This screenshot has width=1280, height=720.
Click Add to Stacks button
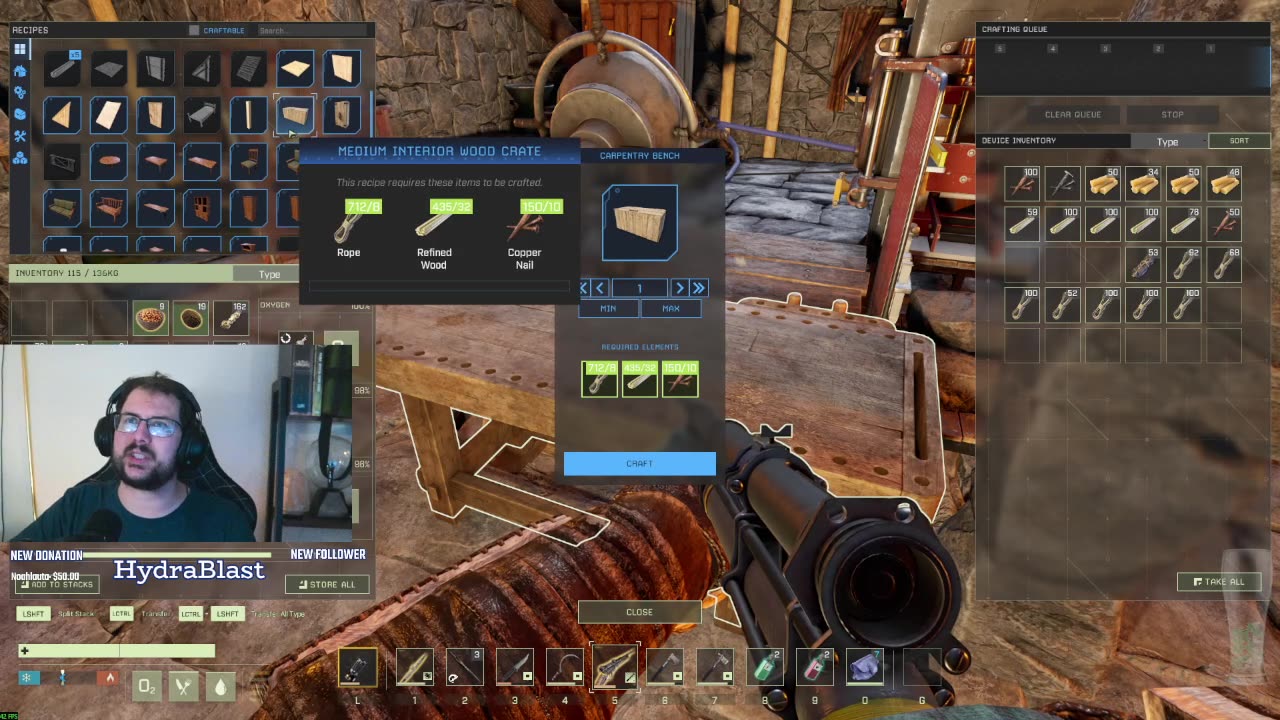pyautogui.click(x=57, y=584)
